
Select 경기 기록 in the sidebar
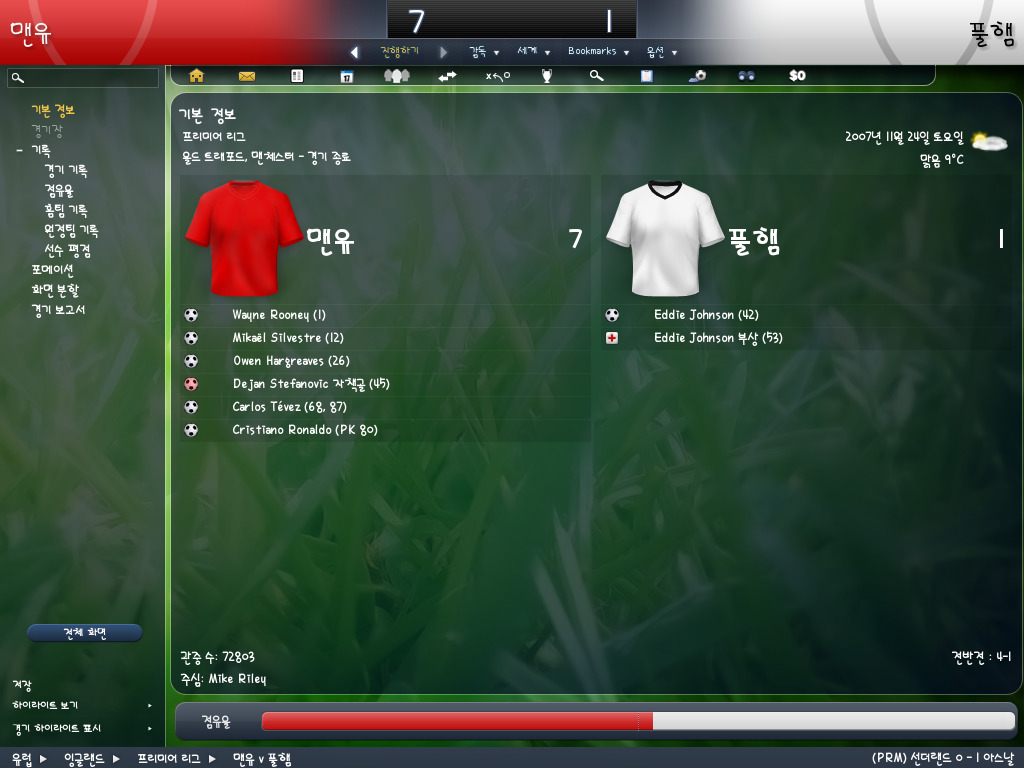coord(65,170)
